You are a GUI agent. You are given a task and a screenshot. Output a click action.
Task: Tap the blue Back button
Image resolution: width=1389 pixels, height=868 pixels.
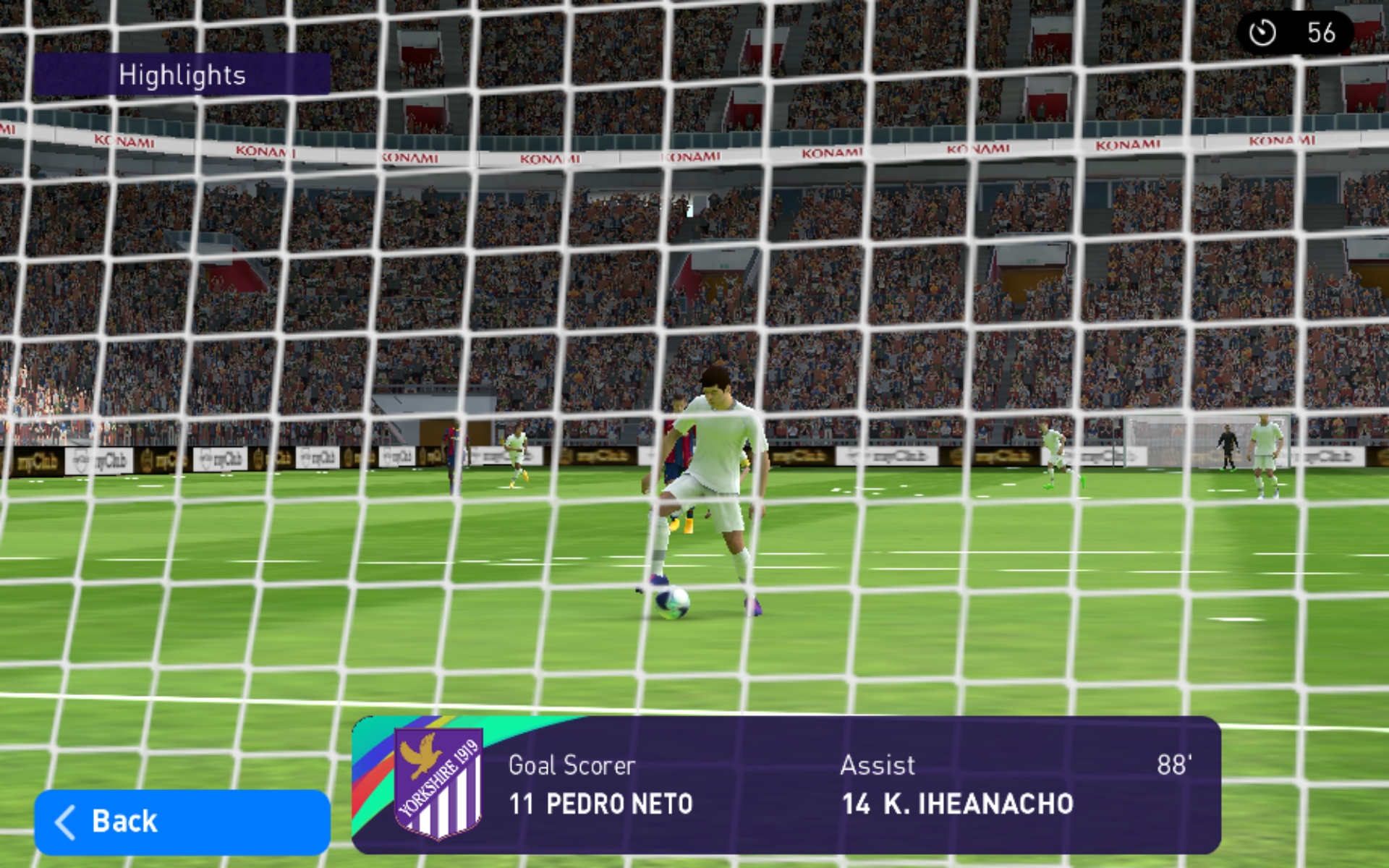pyautogui.click(x=182, y=822)
